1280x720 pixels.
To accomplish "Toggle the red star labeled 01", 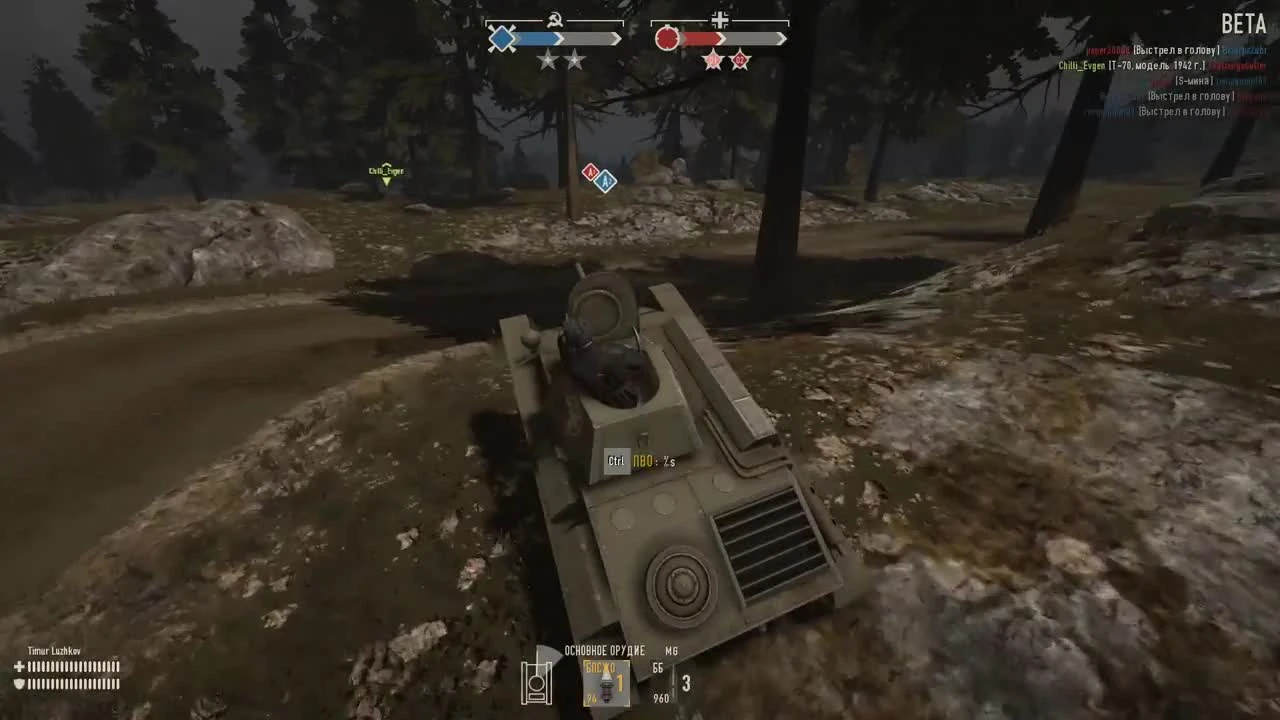I will point(714,60).
